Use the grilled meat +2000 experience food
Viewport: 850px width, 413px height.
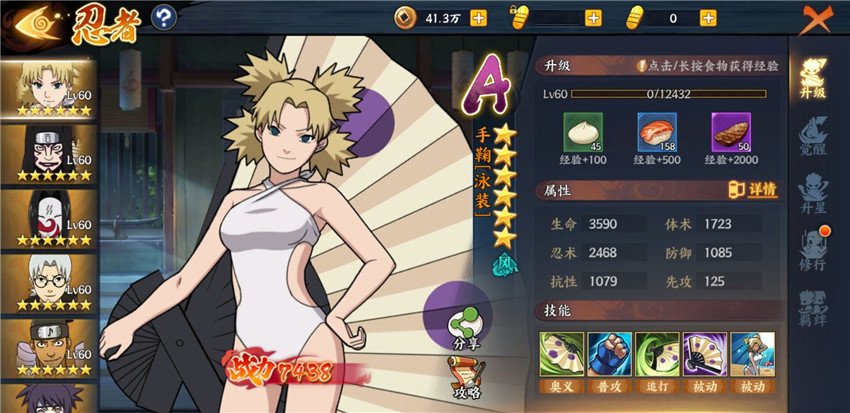[x=730, y=133]
